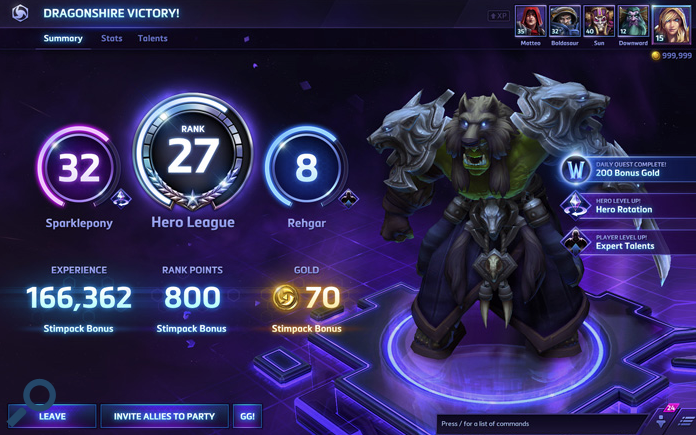Image resolution: width=696 pixels, height=435 pixels.
Task: Open the Hero Rotation level-up reward
Action: pos(625,206)
